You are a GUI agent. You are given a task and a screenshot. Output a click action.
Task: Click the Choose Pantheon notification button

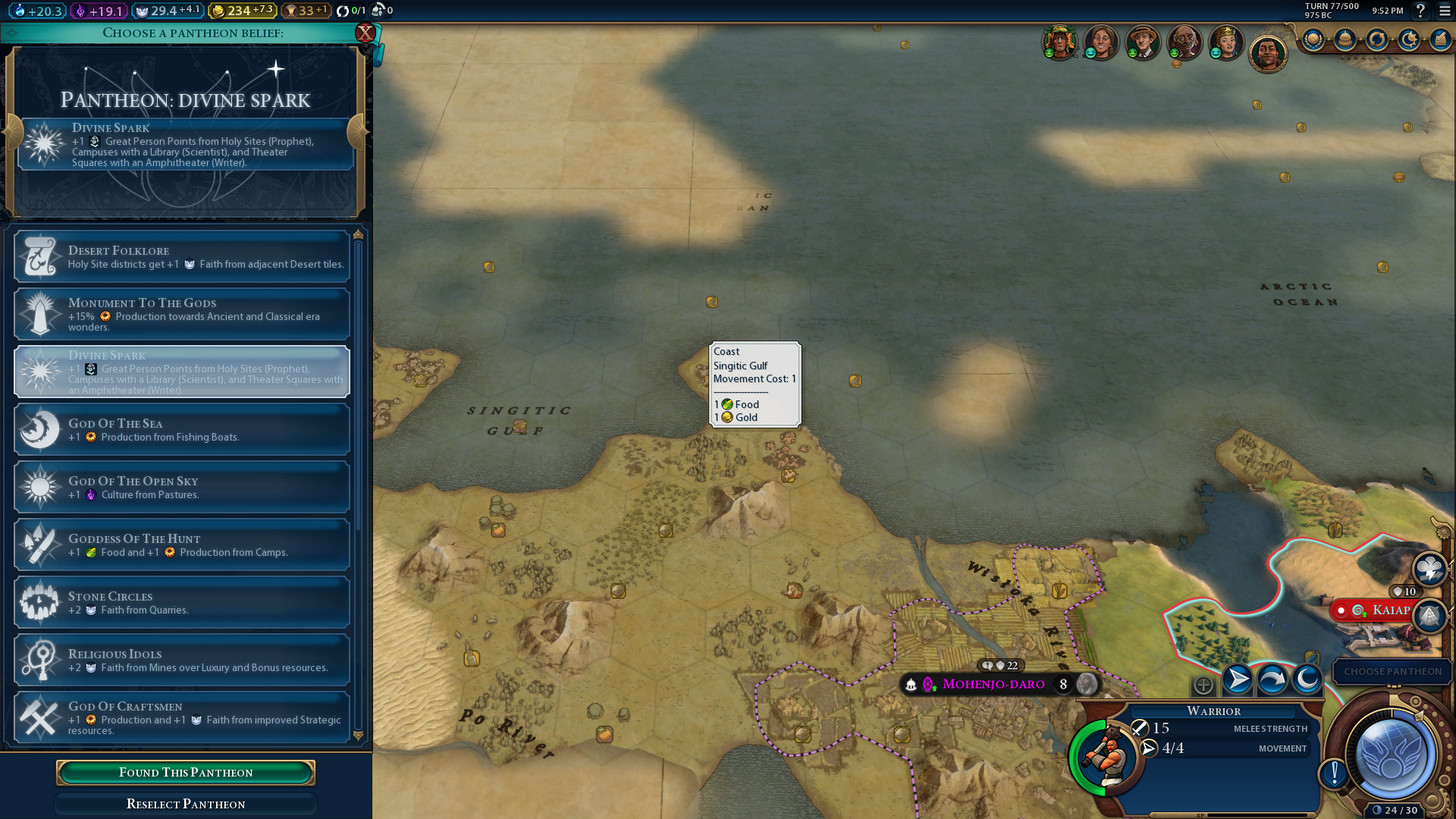[1392, 672]
